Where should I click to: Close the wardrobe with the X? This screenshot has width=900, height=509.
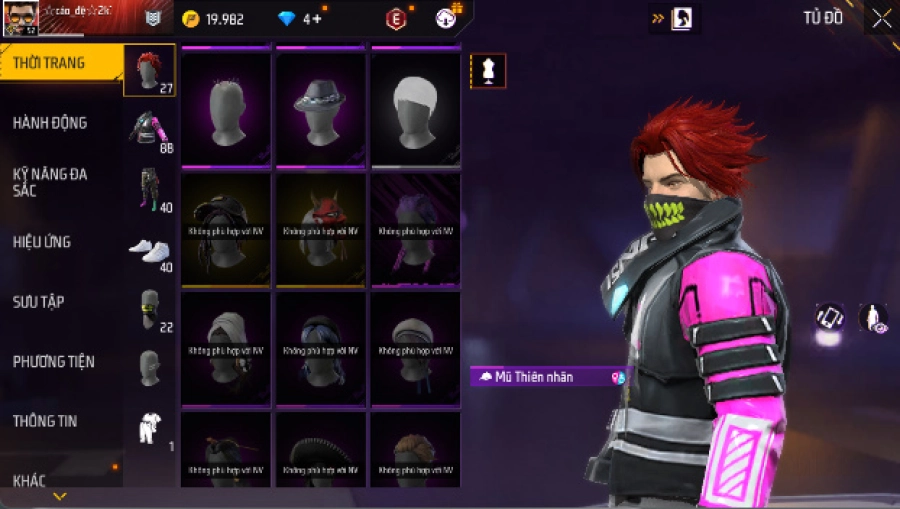coord(881,18)
